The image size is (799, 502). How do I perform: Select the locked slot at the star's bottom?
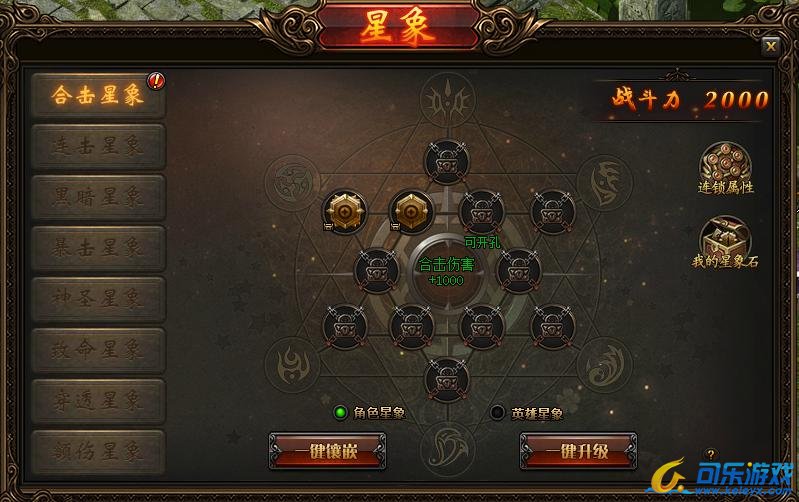coord(445,377)
